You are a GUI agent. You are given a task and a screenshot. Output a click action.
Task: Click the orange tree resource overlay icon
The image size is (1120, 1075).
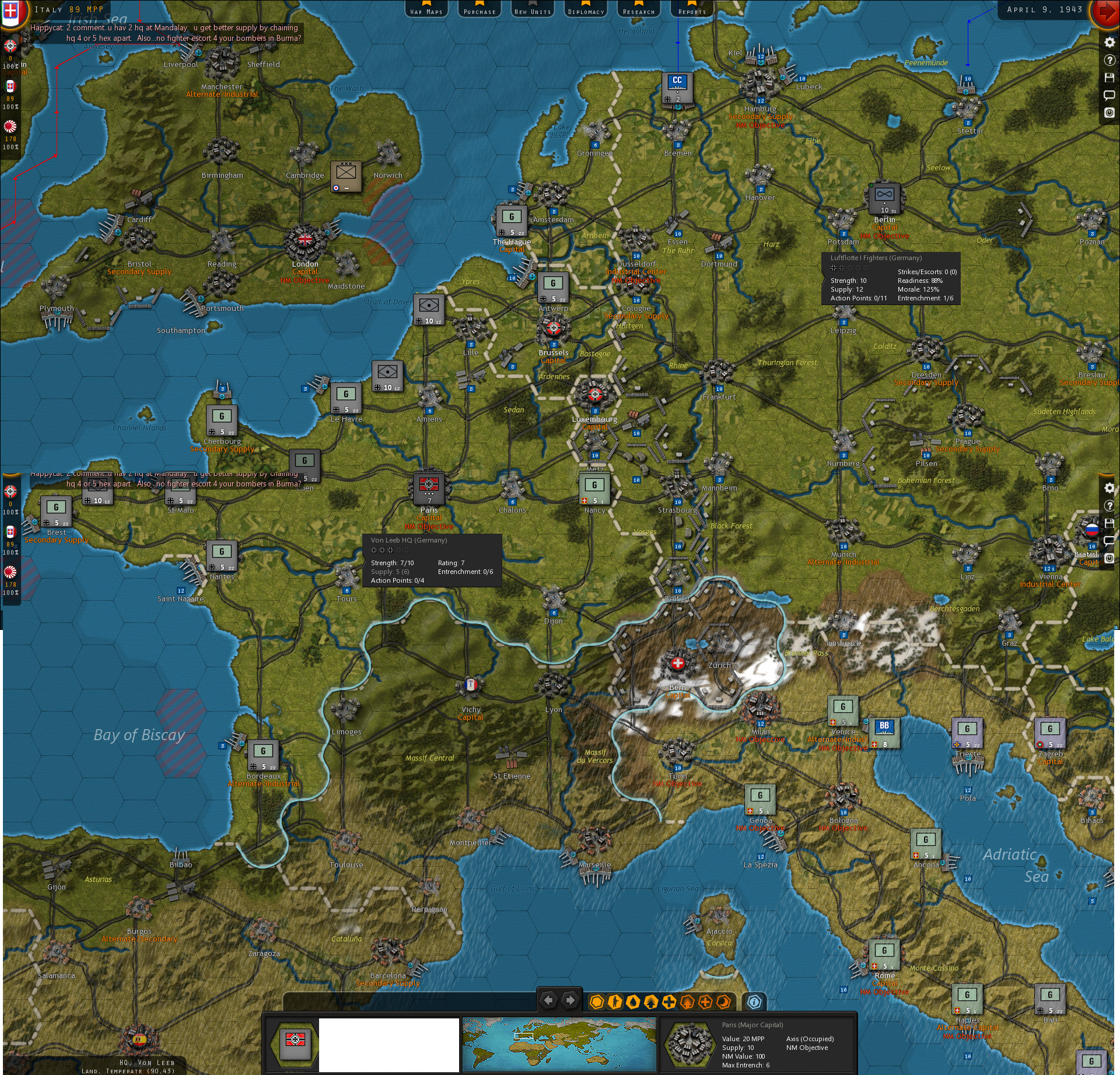click(x=687, y=1002)
